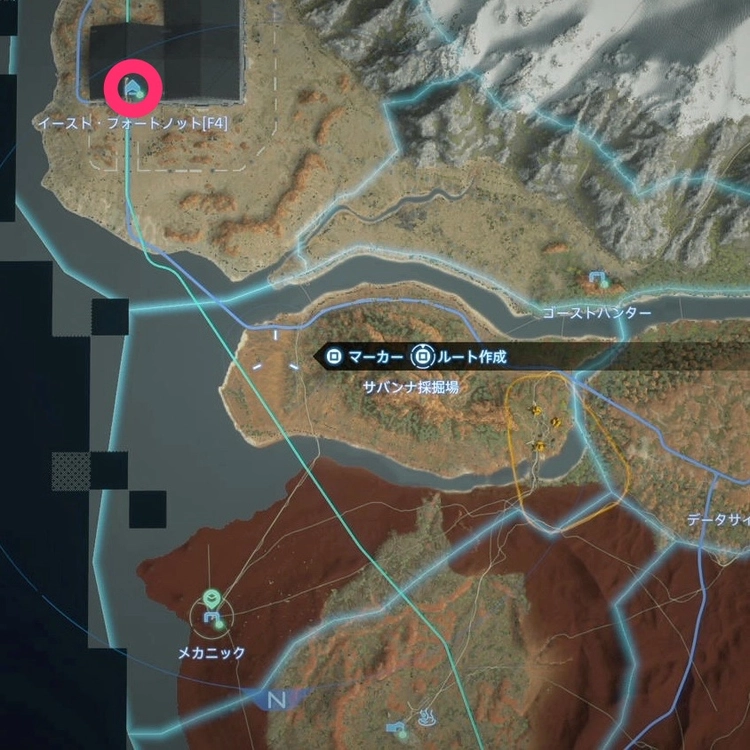This screenshot has height=750, width=750.
Task: Select the ゴーストハンター shelter icon
Action: pos(598,279)
